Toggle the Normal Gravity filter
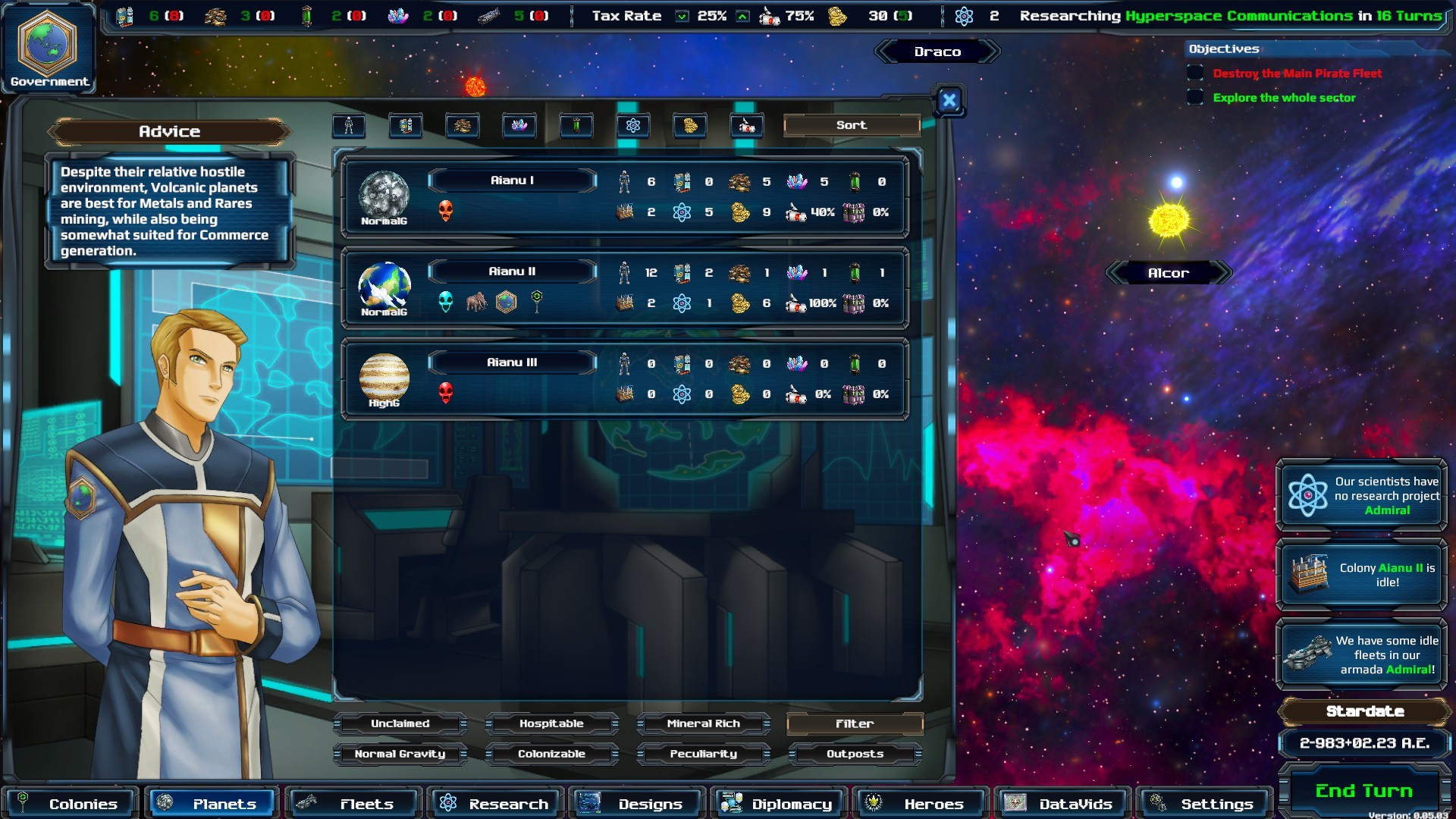The image size is (1456, 819). point(400,754)
